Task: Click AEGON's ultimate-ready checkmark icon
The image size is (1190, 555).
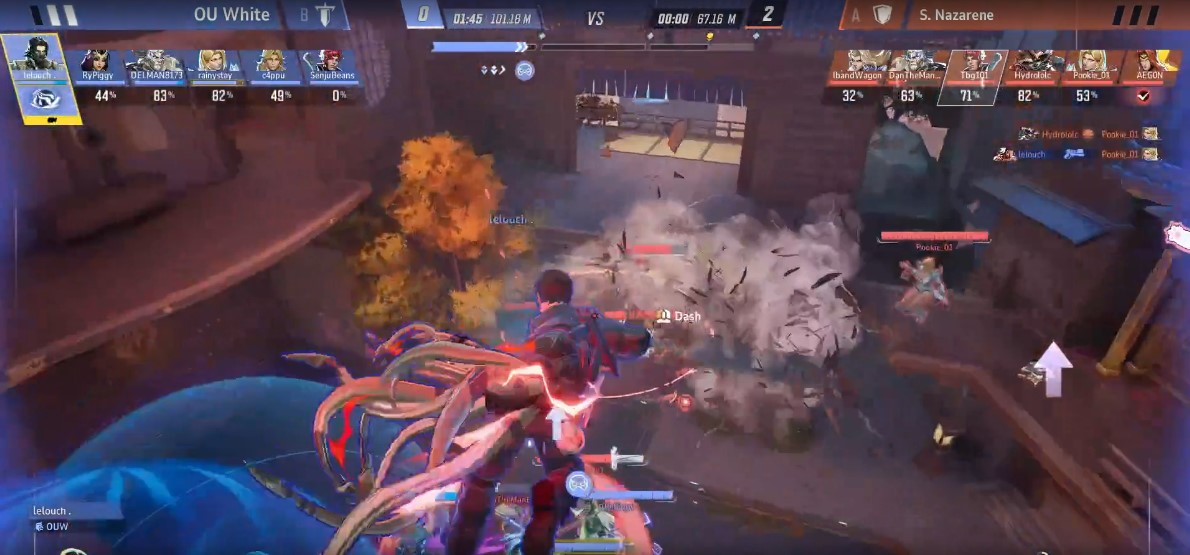Action: tap(1143, 95)
